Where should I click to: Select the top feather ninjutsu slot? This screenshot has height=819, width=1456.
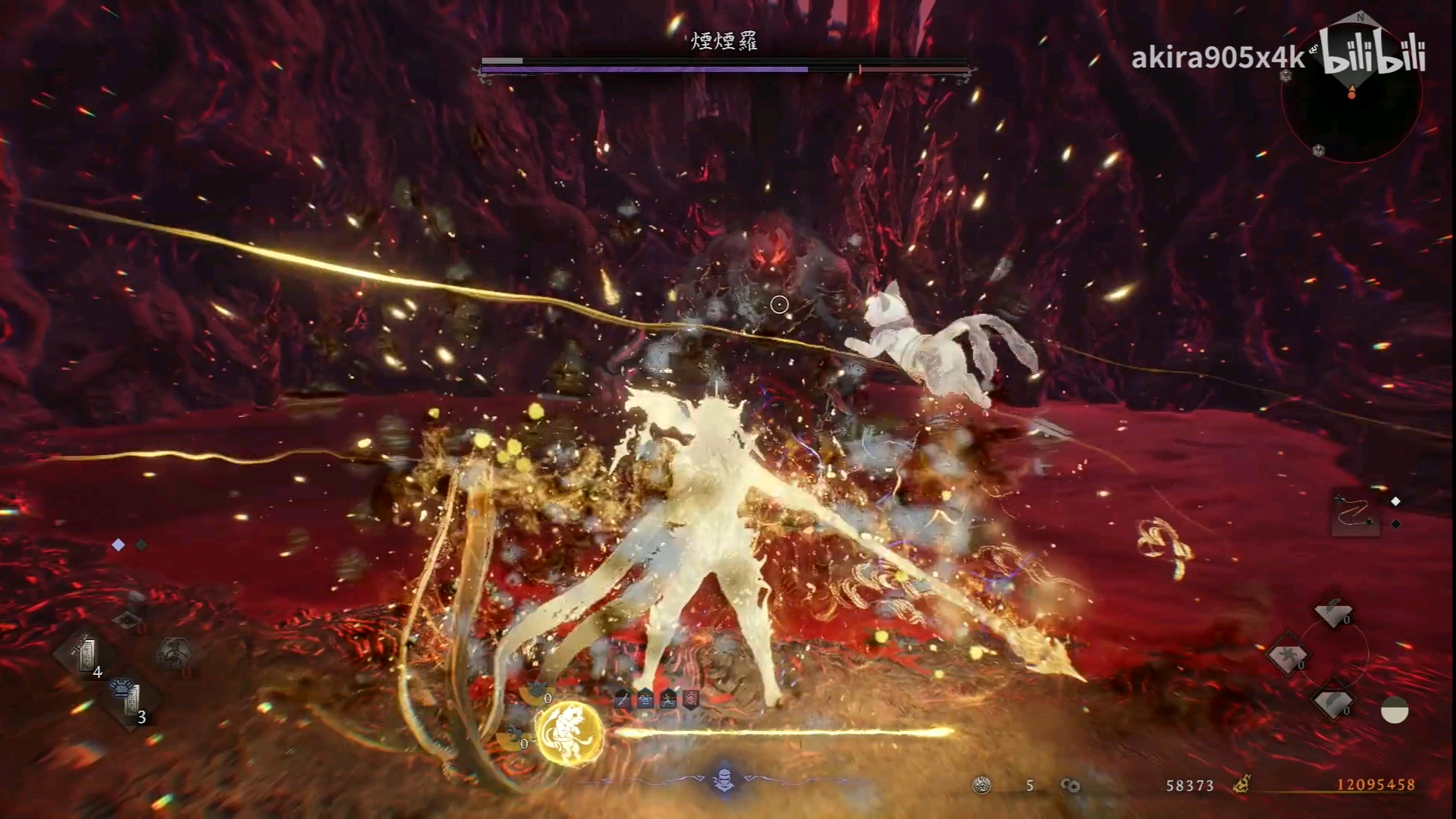1332,611
